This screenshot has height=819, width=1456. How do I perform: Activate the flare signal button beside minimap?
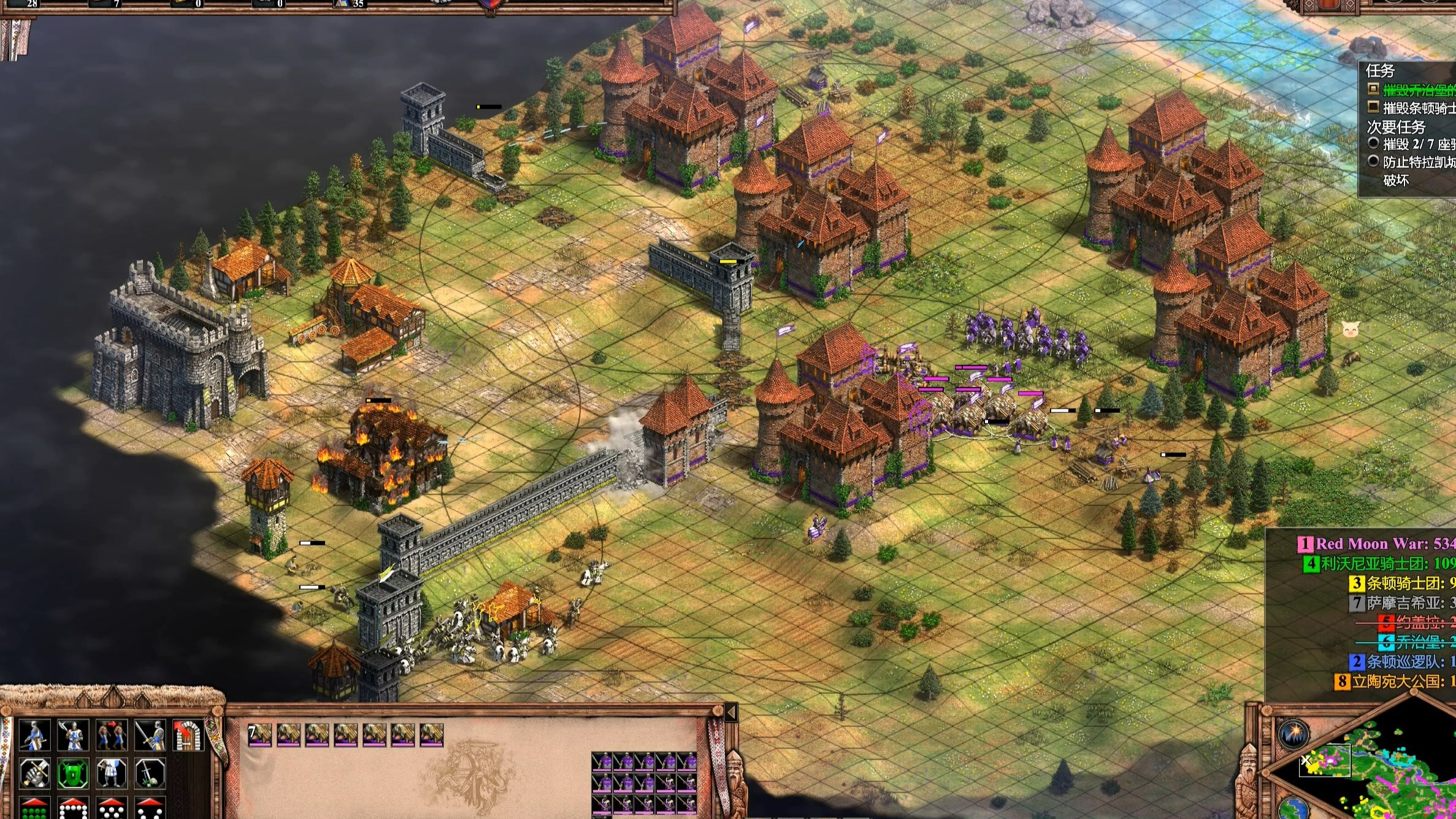point(1294,734)
